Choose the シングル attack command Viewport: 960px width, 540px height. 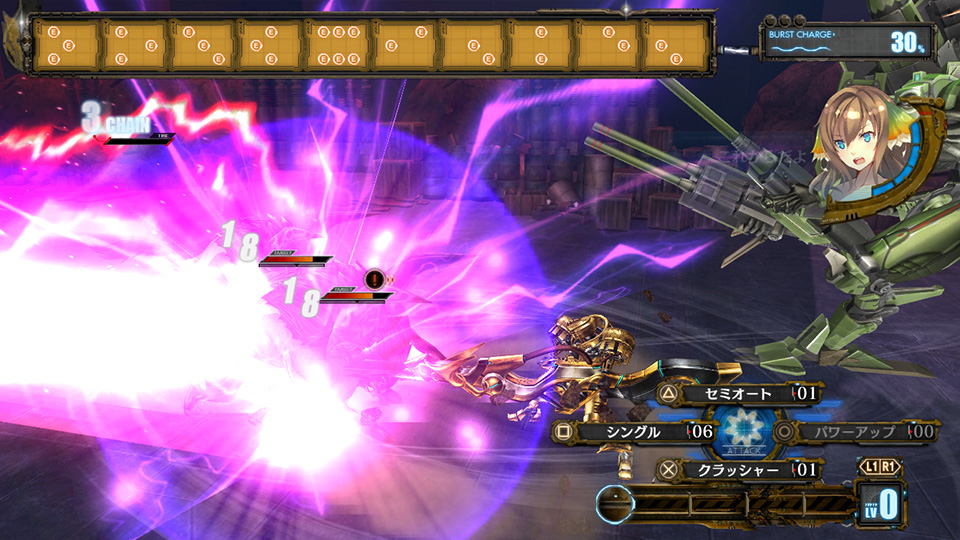click(x=632, y=432)
